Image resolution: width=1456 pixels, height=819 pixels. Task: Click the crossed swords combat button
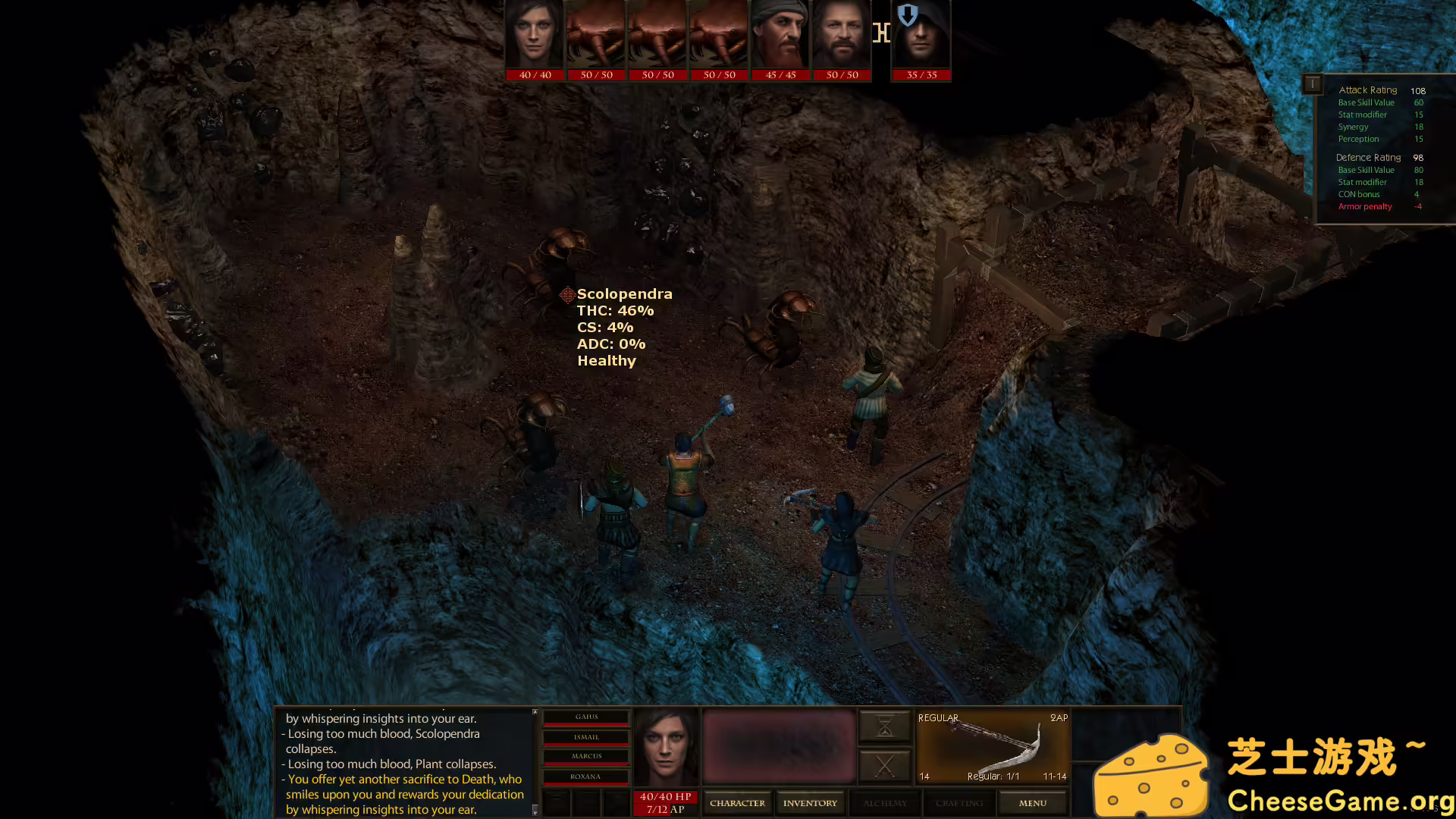coord(884,766)
